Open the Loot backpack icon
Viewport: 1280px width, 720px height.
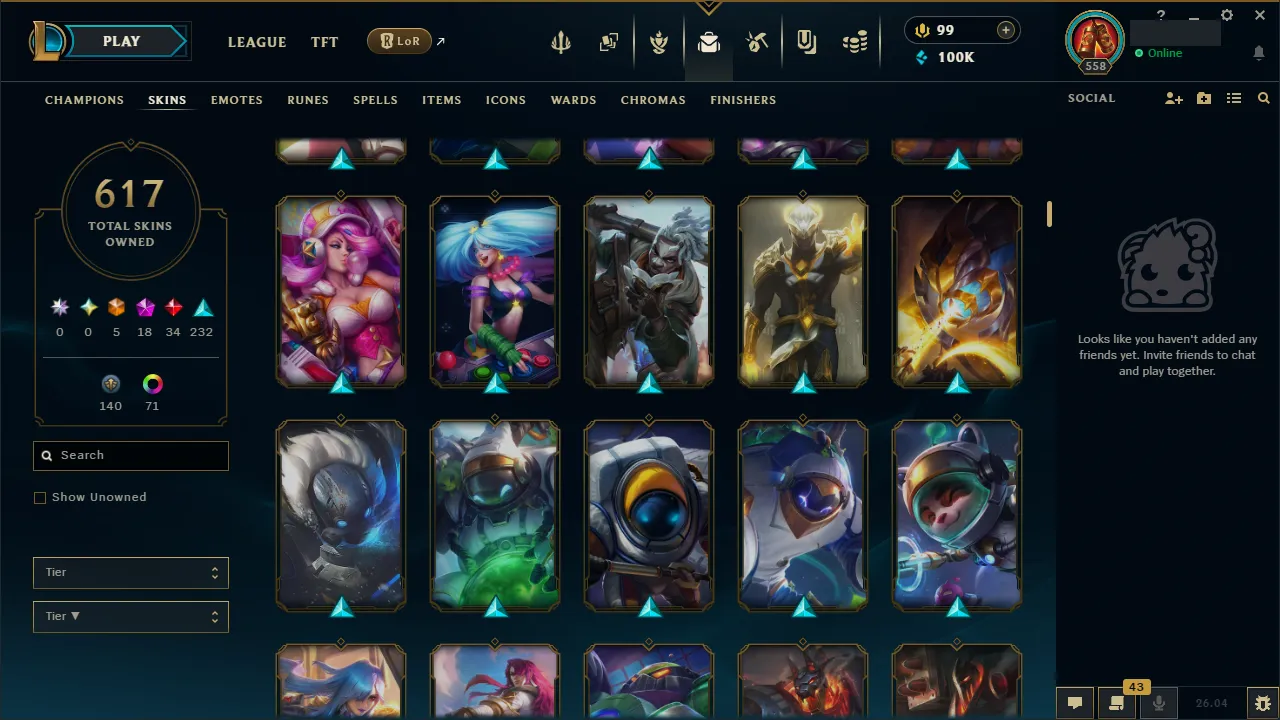tap(709, 41)
